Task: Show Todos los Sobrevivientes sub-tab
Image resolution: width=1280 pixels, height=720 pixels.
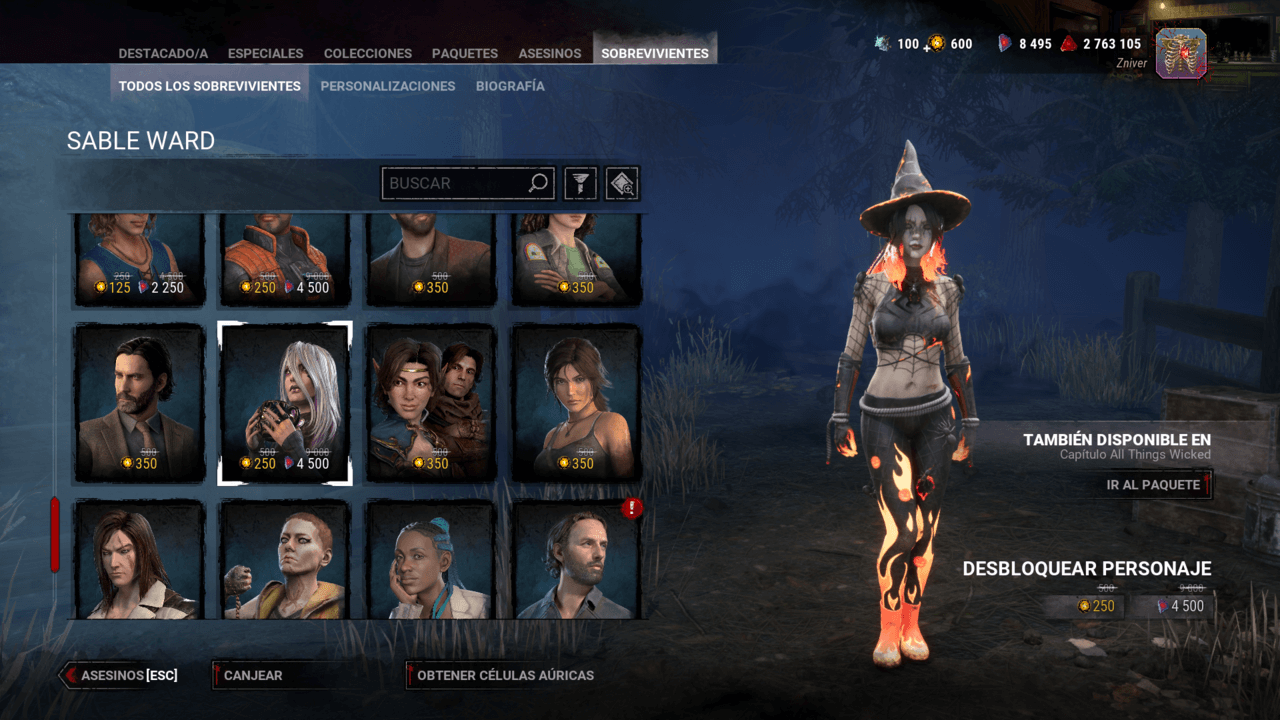Action: [x=210, y=86]
